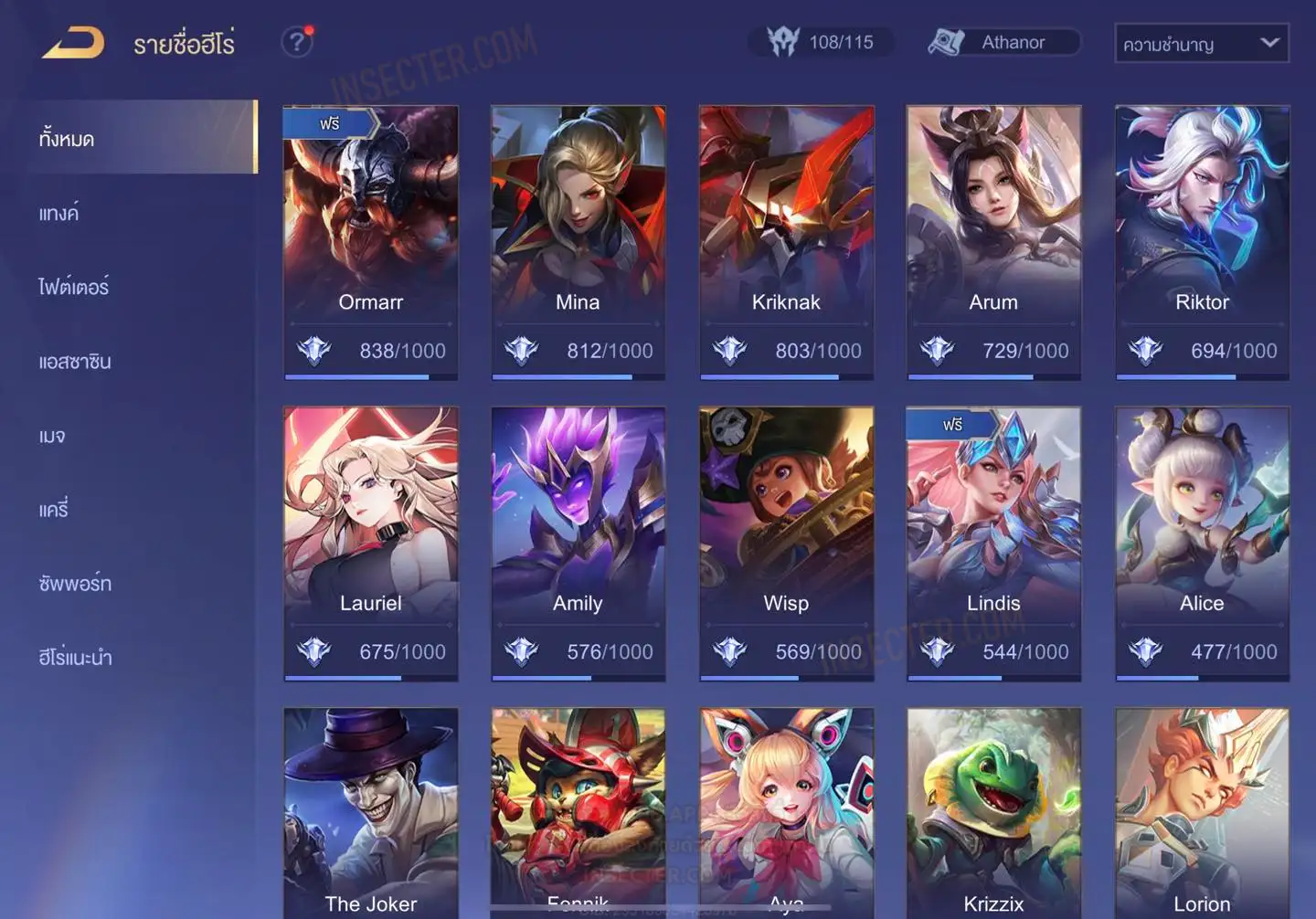This screenshot has width=1316, height=919.
Task: Select the Lindis hero card
Action: [x=993, y=544]
